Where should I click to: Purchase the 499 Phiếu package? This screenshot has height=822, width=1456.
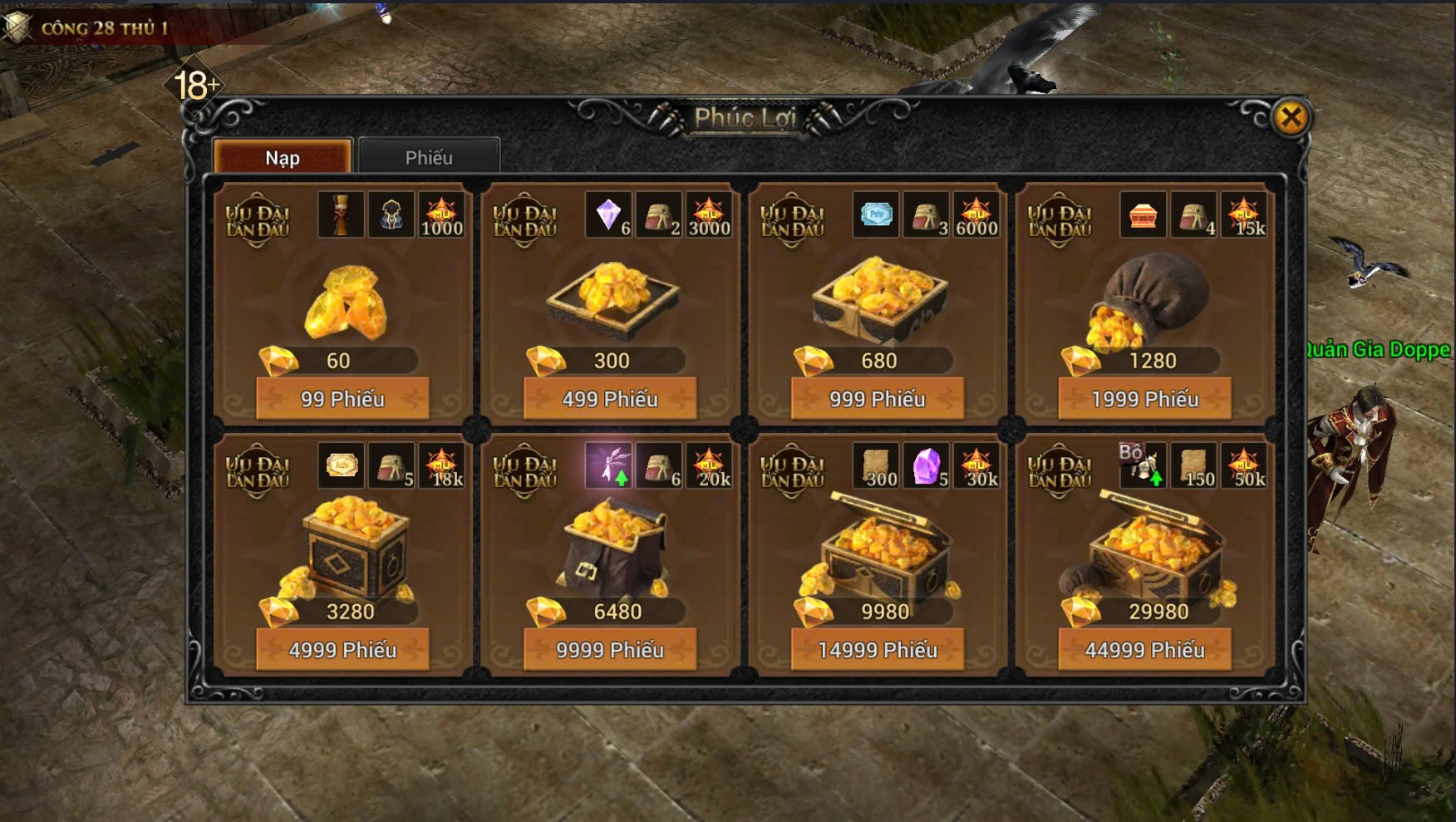pos(610,399)
